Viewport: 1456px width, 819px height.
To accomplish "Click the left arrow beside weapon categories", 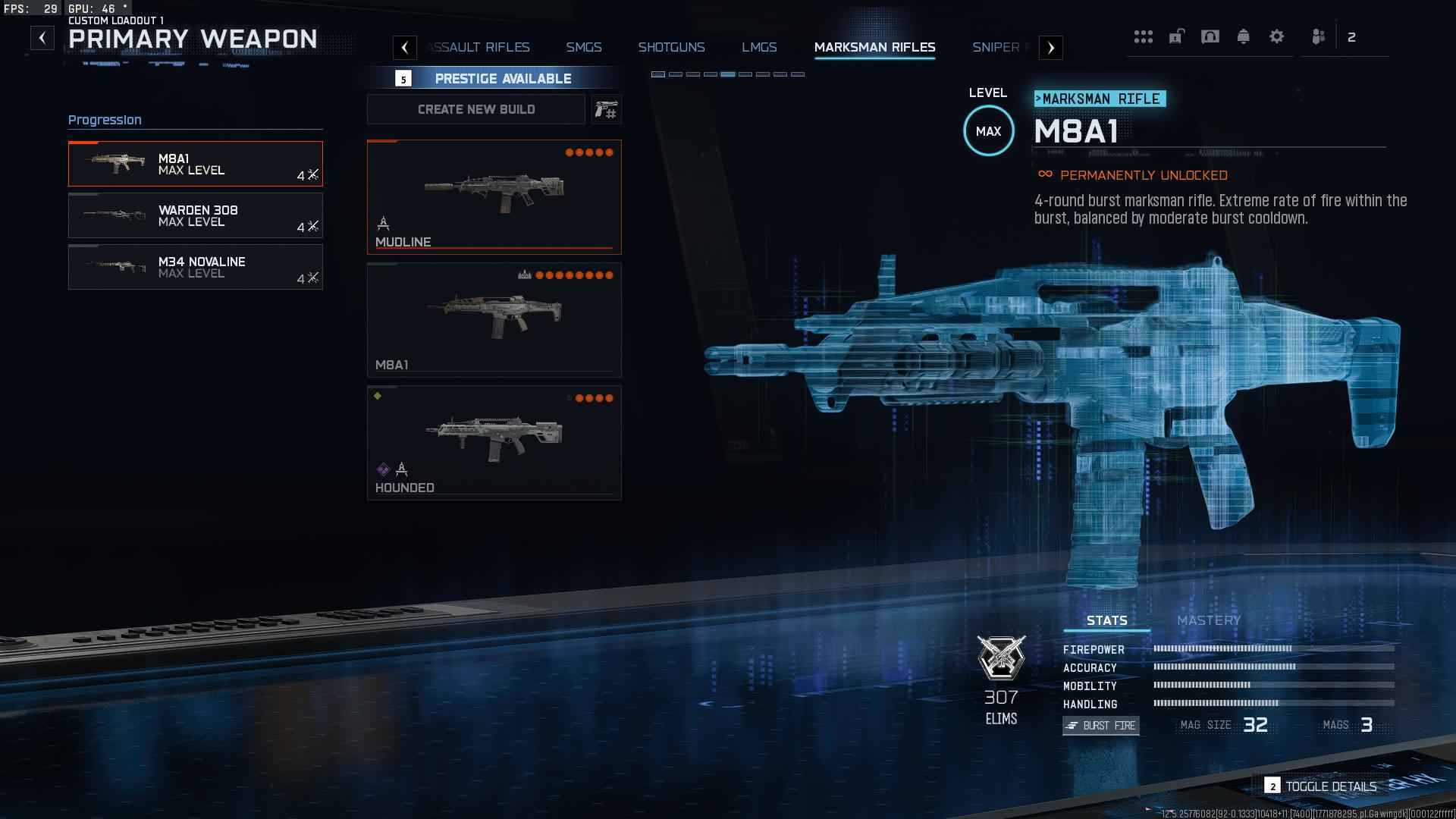I will click(x=405, y=48).
